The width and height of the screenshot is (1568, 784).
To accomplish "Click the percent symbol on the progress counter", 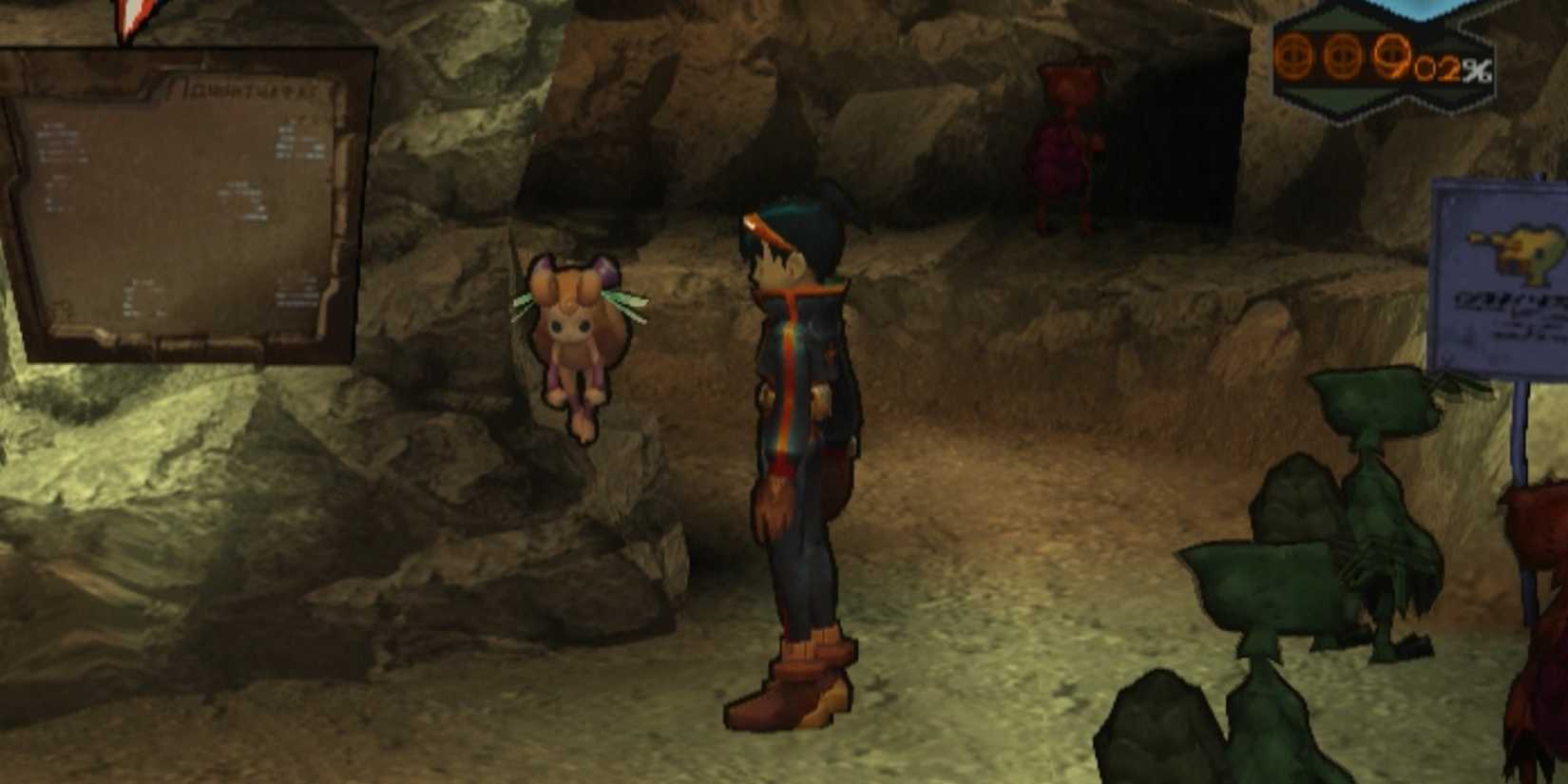I will (1477, 68).
